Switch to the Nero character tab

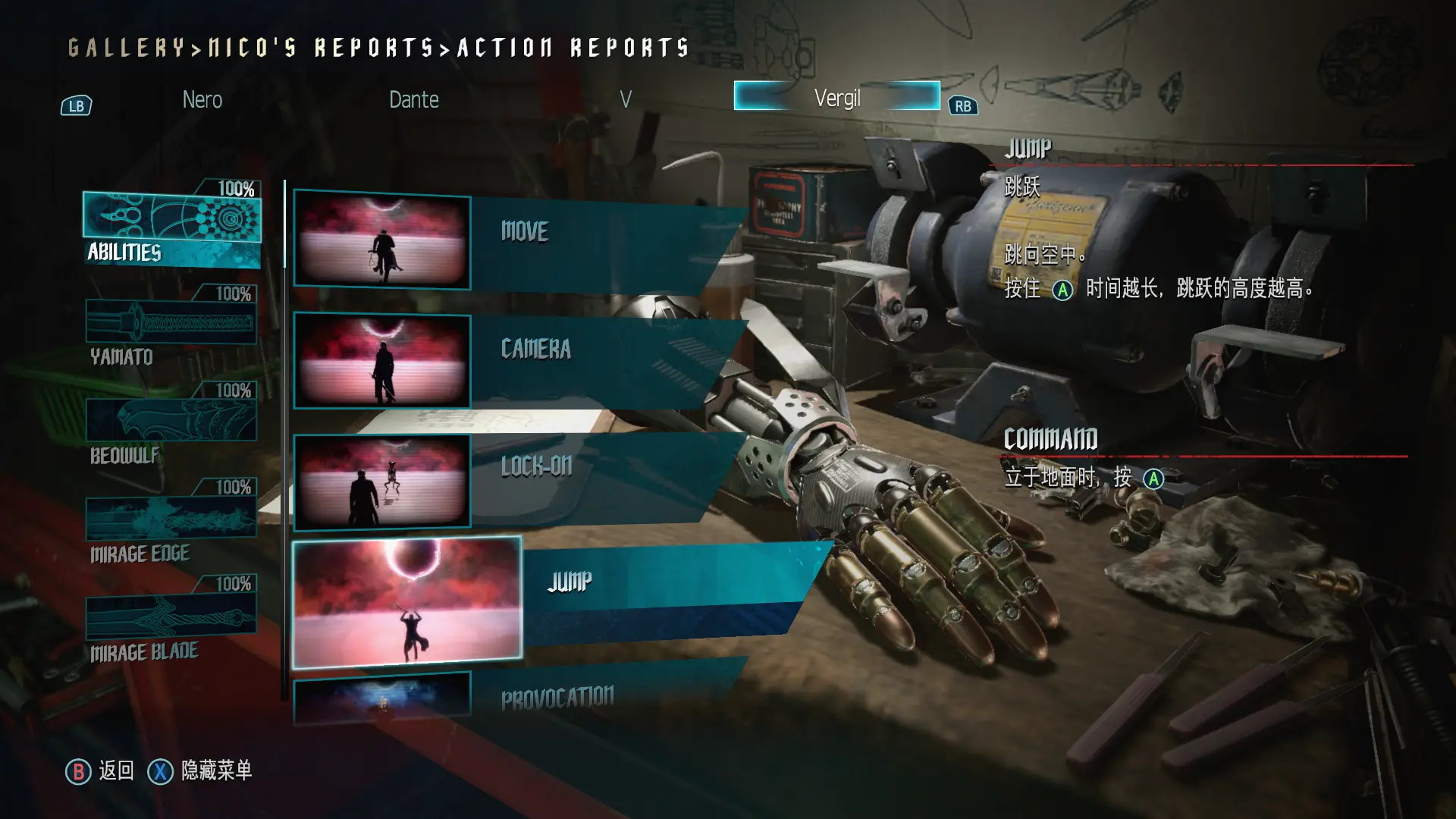tap(202, 99)
